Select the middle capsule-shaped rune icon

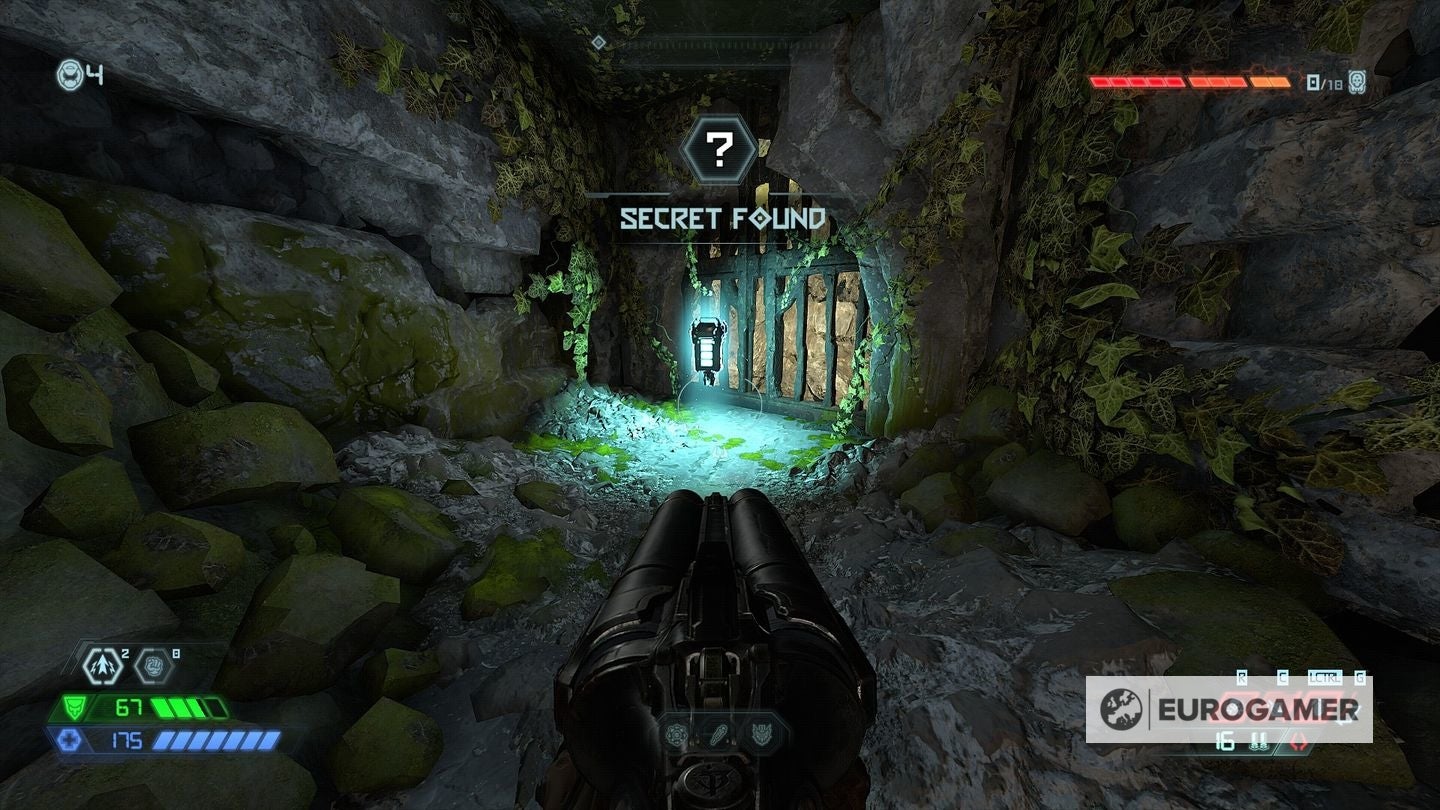(718, 735)
